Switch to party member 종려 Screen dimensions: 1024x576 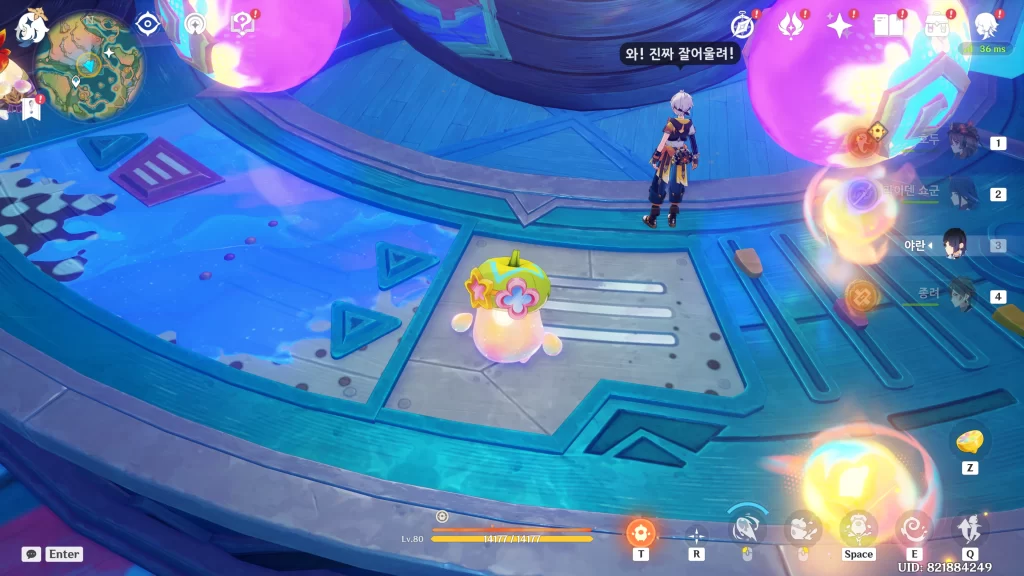[962, 296]
